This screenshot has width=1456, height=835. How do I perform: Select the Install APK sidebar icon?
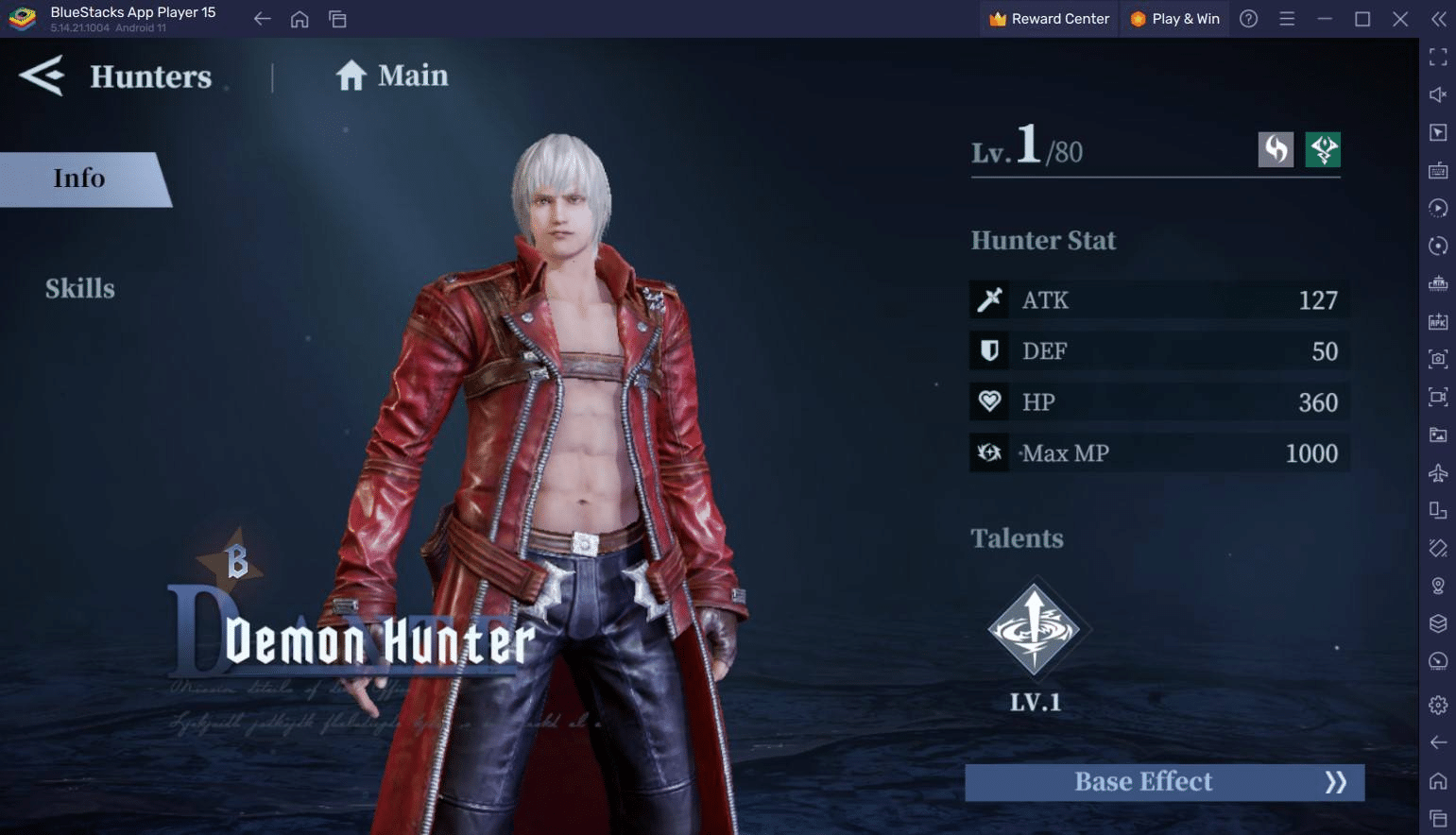coord(1437,322)
